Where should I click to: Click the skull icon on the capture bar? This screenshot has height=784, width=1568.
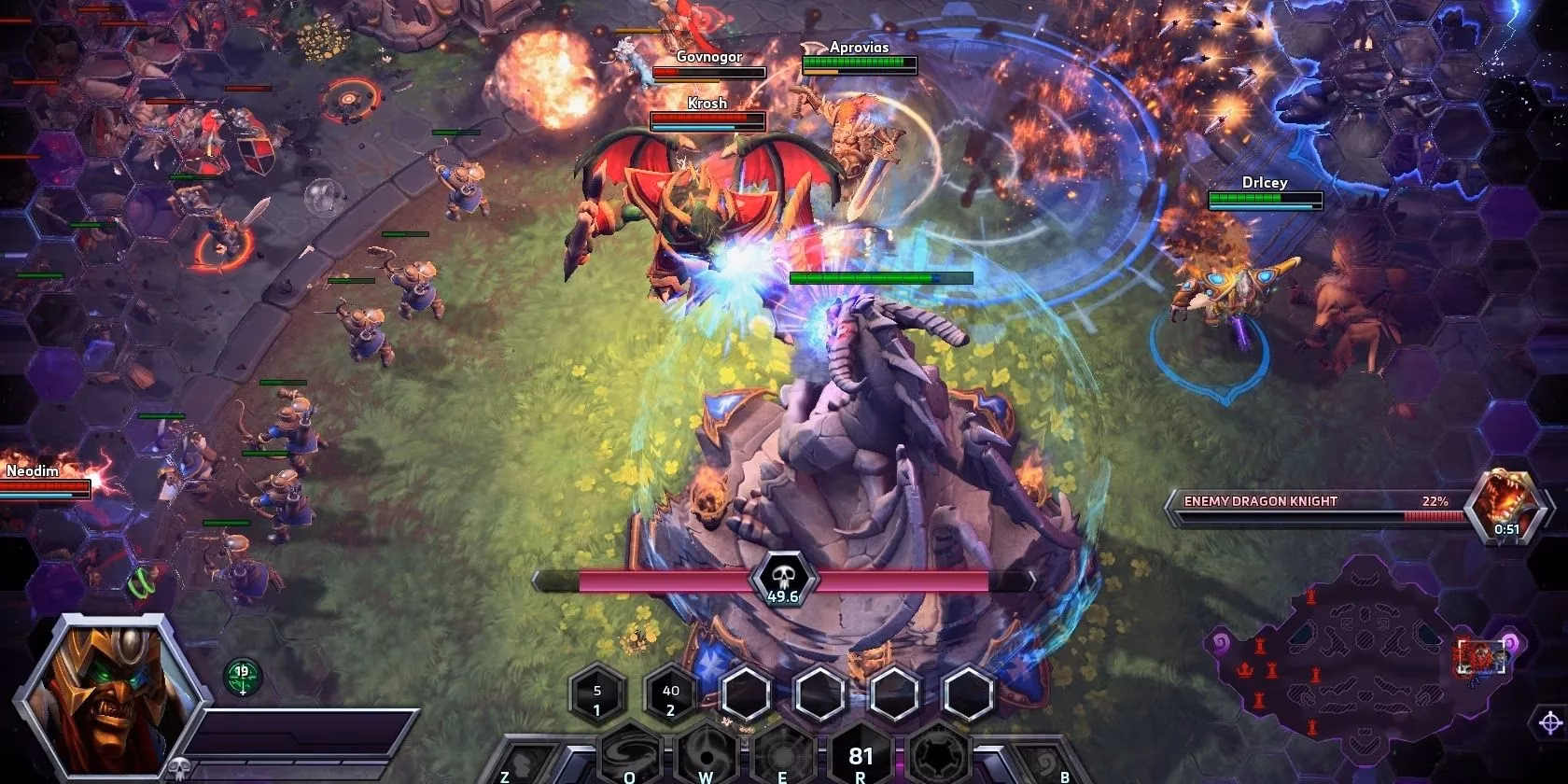pos(787,580)
